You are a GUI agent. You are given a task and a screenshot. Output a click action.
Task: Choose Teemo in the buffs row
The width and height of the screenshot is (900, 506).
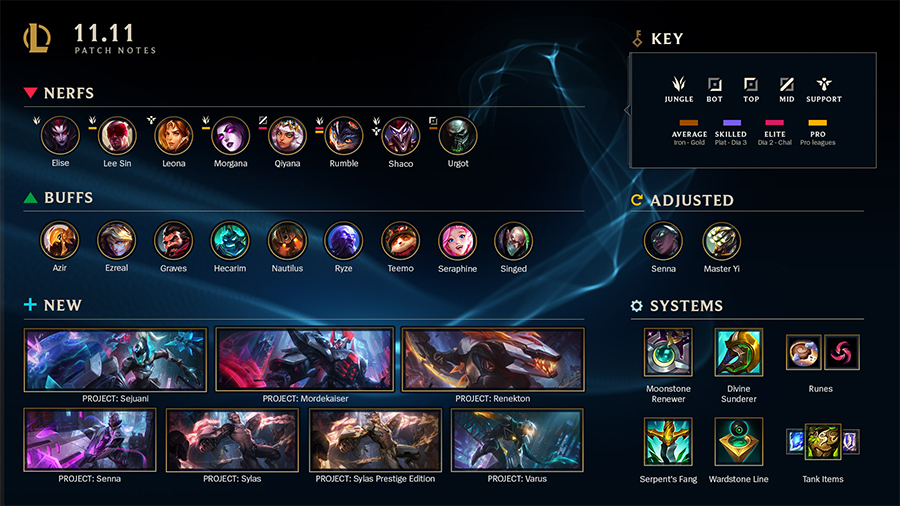click(401, 241)
